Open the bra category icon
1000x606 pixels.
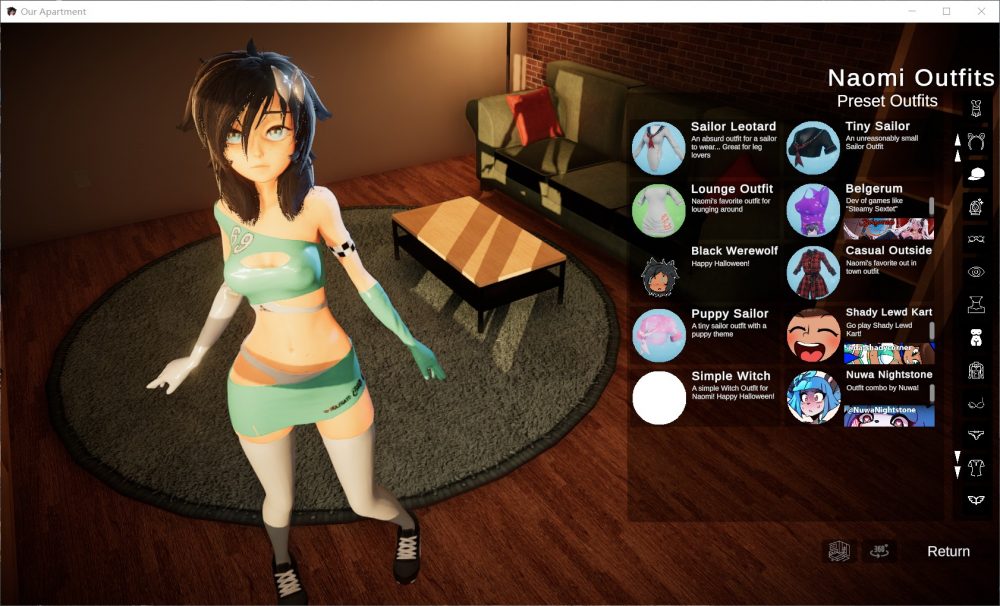[x=976, y=403]
